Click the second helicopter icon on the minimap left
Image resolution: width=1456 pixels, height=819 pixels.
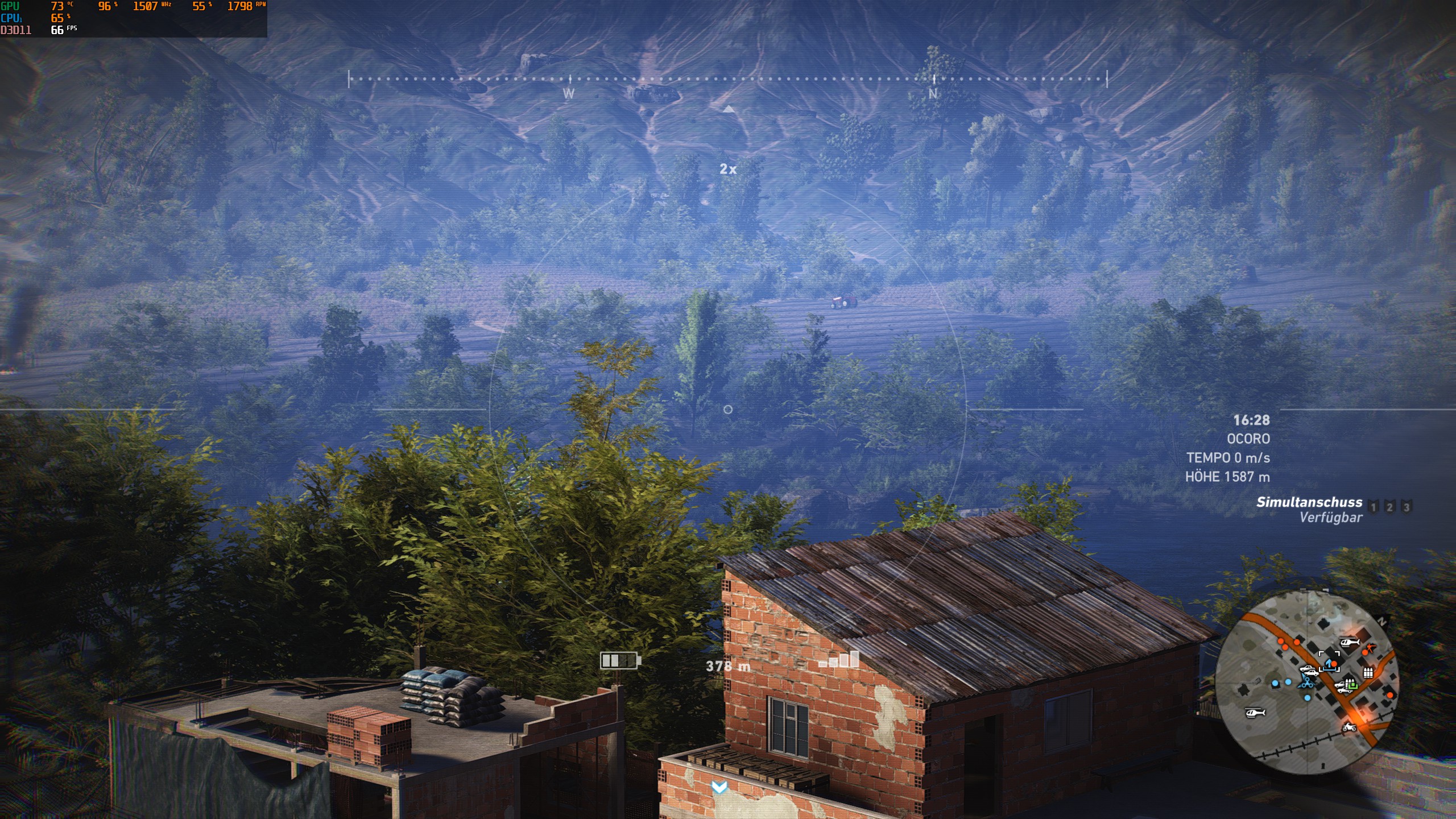[1255, 714]
